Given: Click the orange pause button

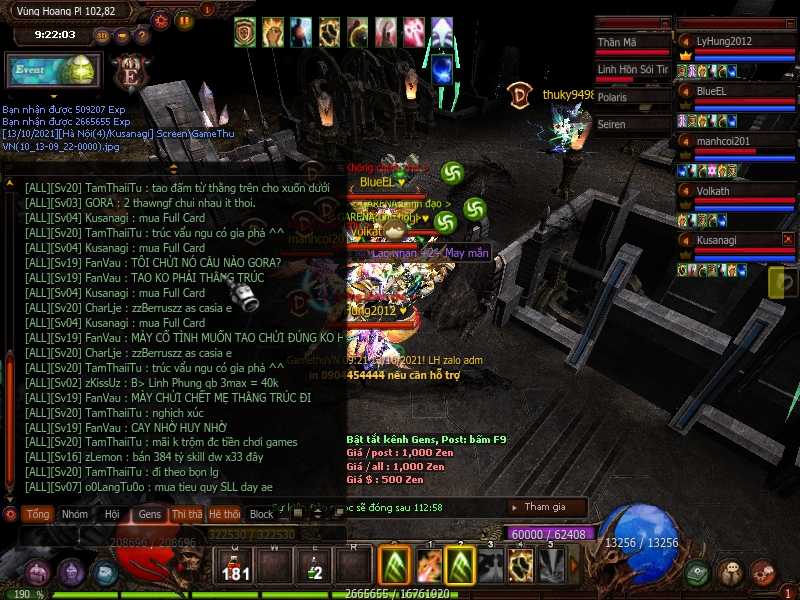Looking at the screenshot, I should [x=184, y=19].
